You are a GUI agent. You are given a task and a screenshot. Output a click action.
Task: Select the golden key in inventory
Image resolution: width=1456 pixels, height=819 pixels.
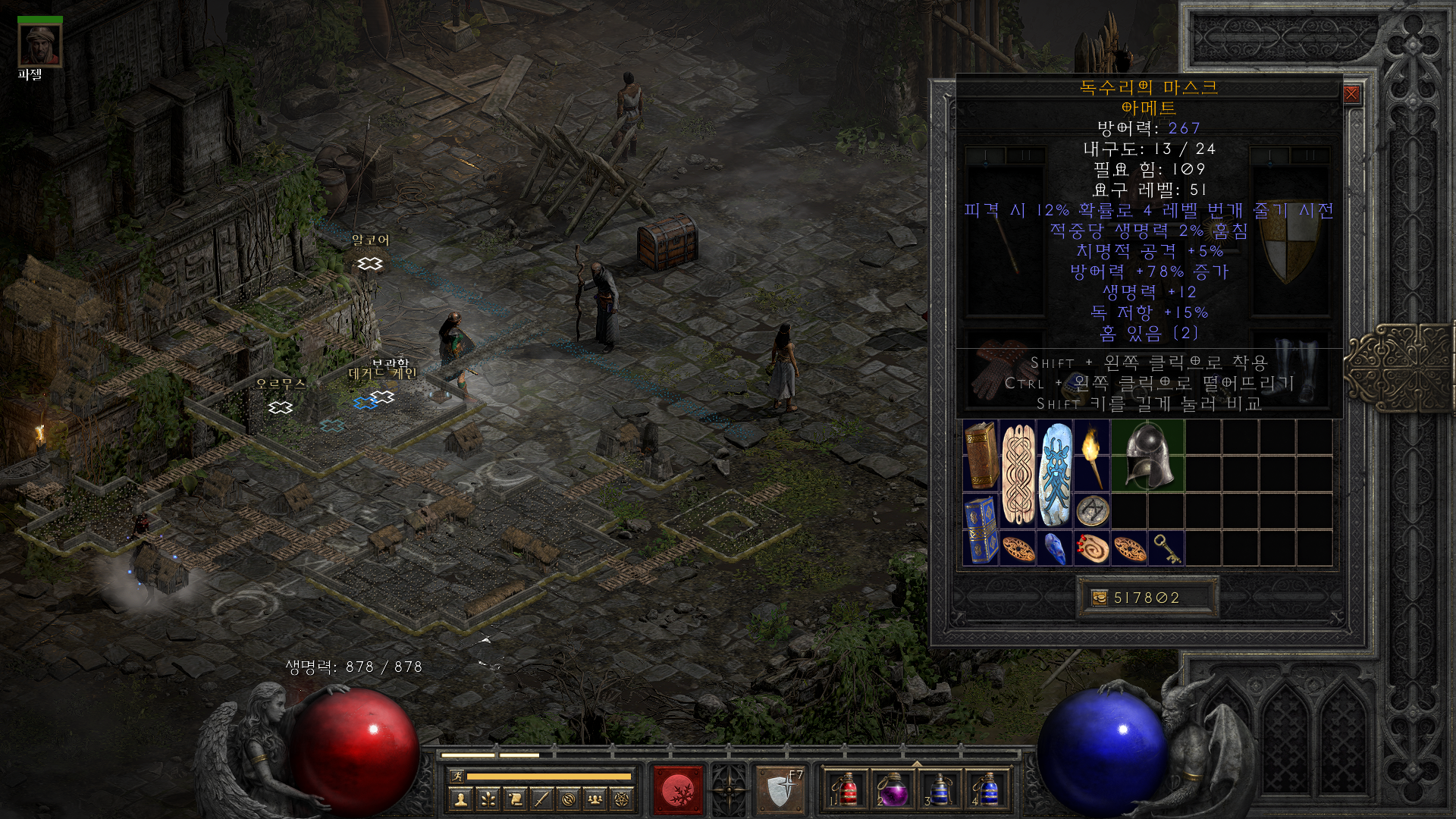[x=1166, y=548]
